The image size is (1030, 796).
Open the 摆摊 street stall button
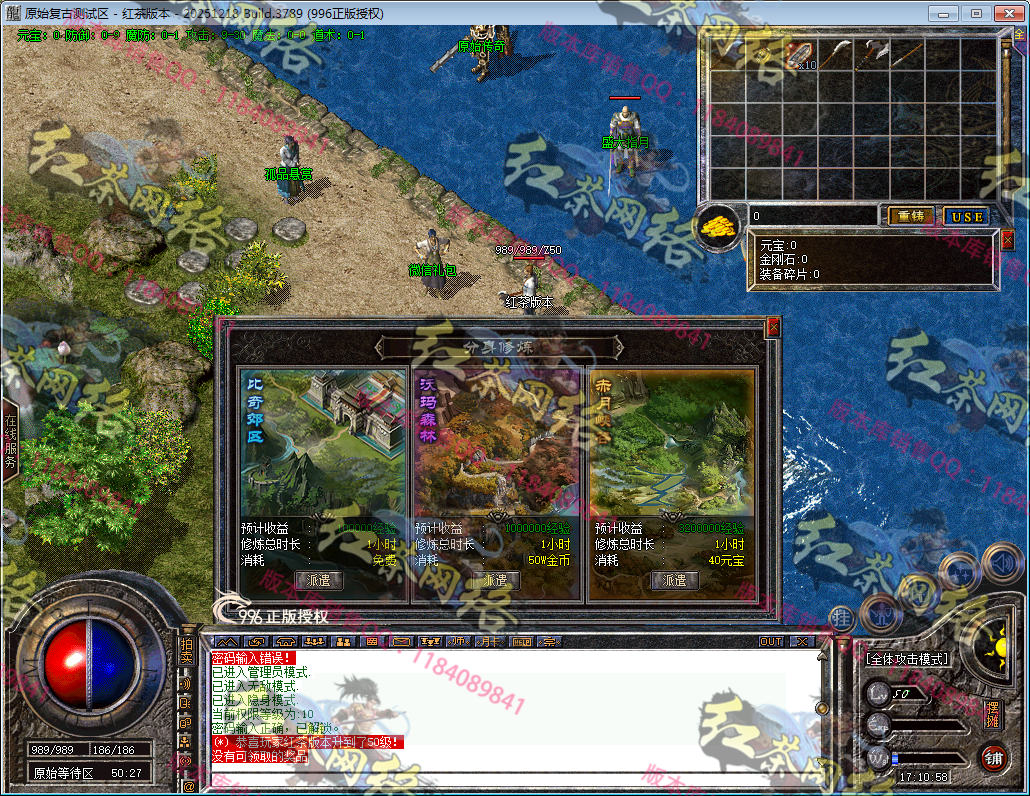[x=992, y=714]
